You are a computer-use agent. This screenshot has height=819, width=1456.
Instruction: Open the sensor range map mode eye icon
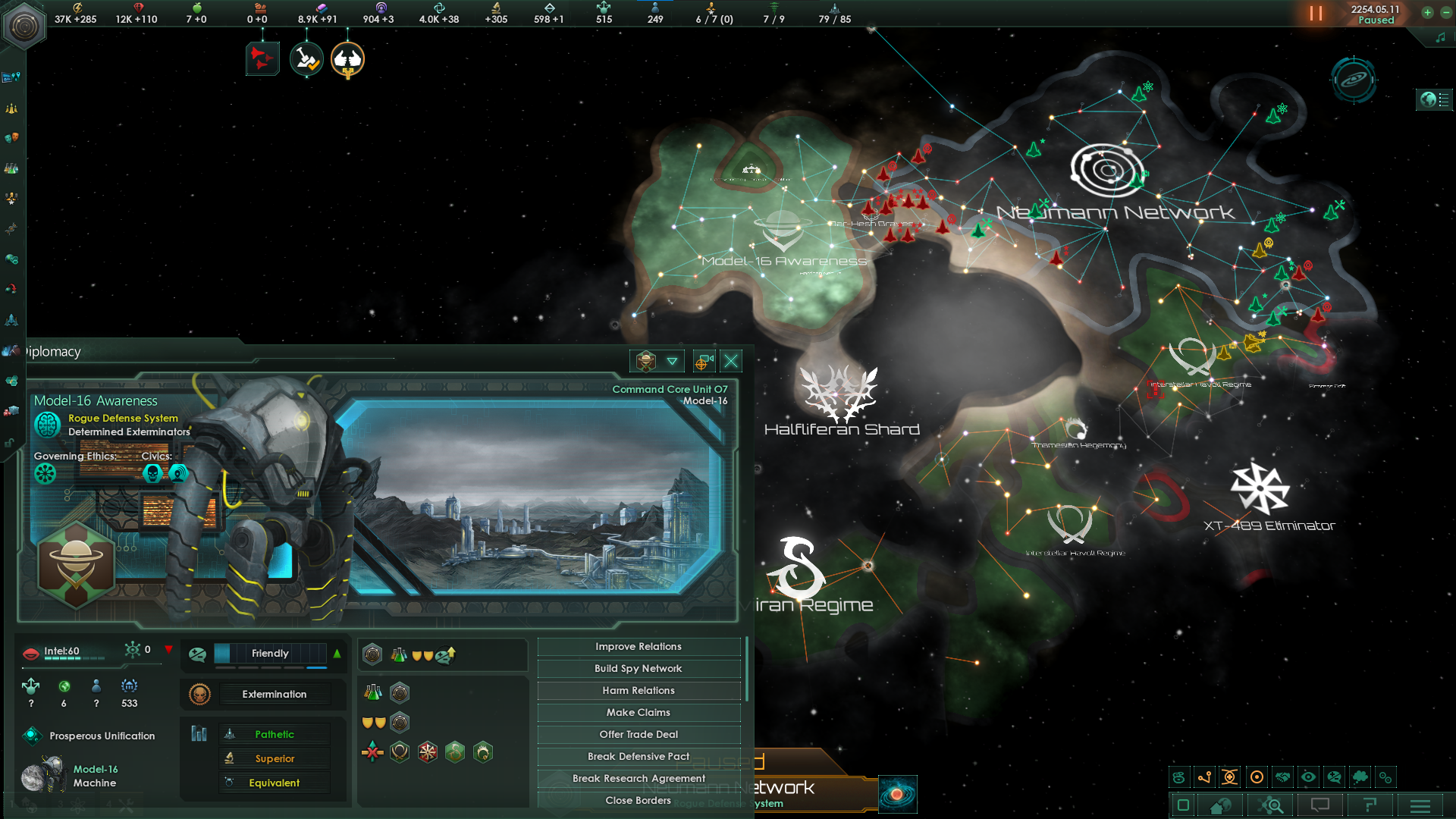[x=1309, y=777]
